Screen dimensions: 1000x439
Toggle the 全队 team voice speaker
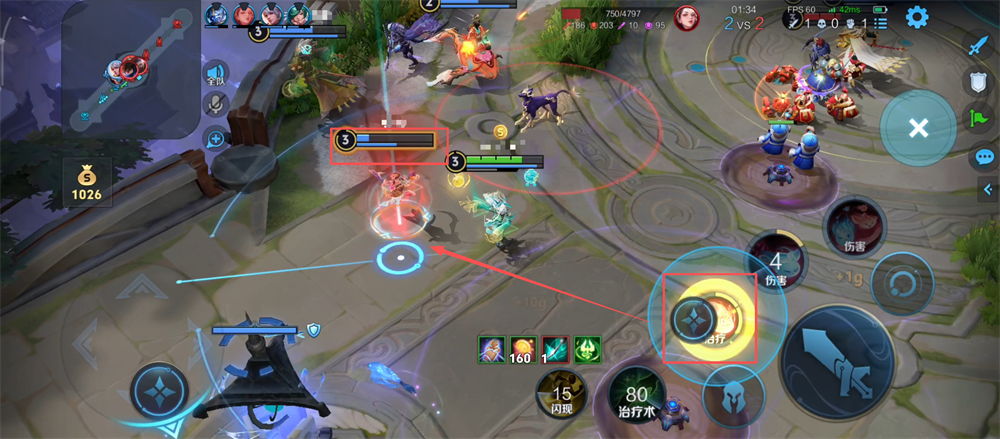coord(215,74)
